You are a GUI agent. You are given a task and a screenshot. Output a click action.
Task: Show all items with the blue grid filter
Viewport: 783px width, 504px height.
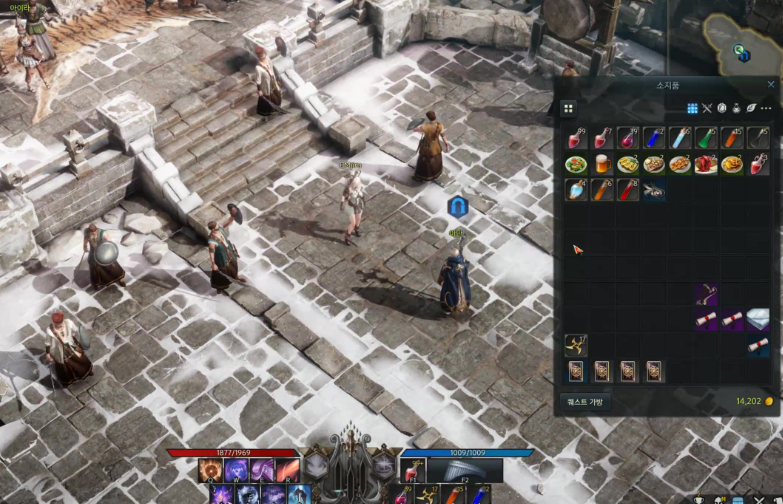[x=692, y=108]
